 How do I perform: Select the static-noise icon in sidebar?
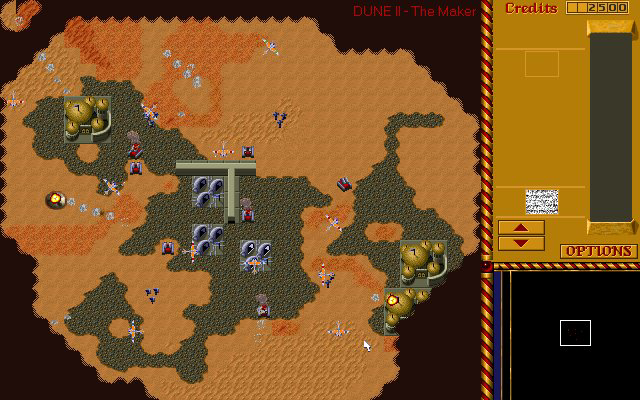(542, 201)
